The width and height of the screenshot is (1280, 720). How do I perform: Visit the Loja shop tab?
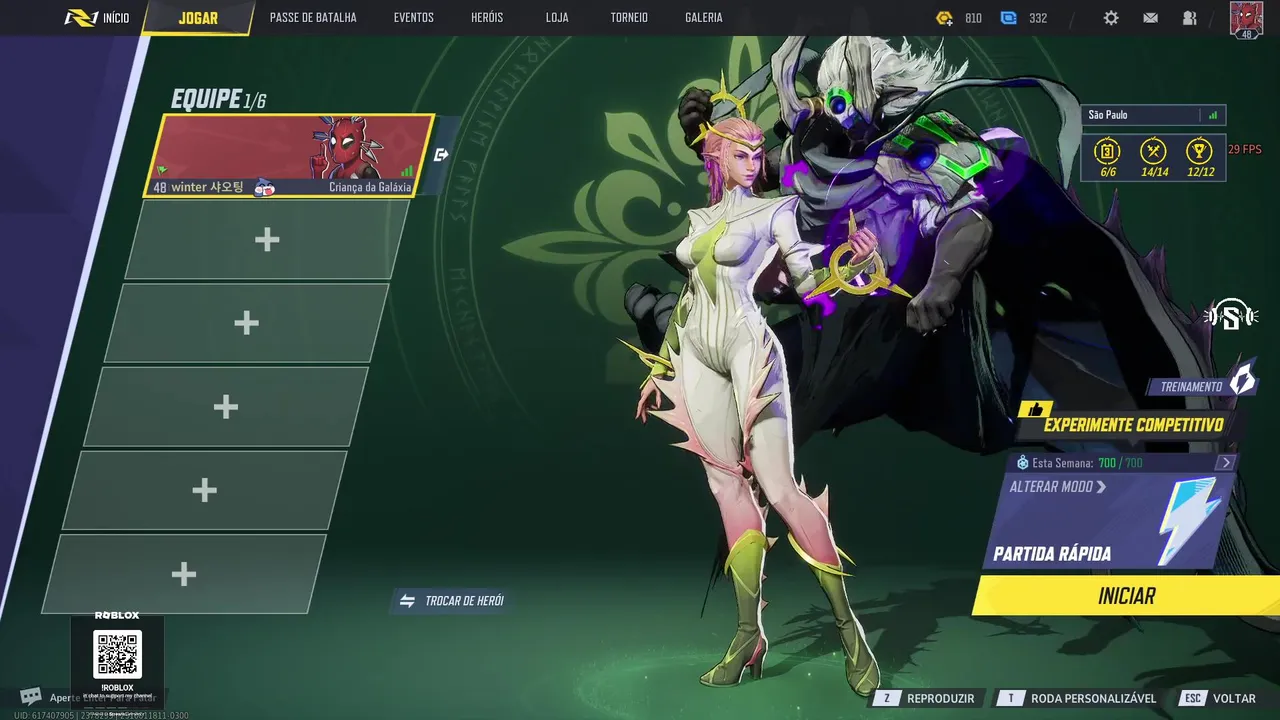(x=557, y=18)
